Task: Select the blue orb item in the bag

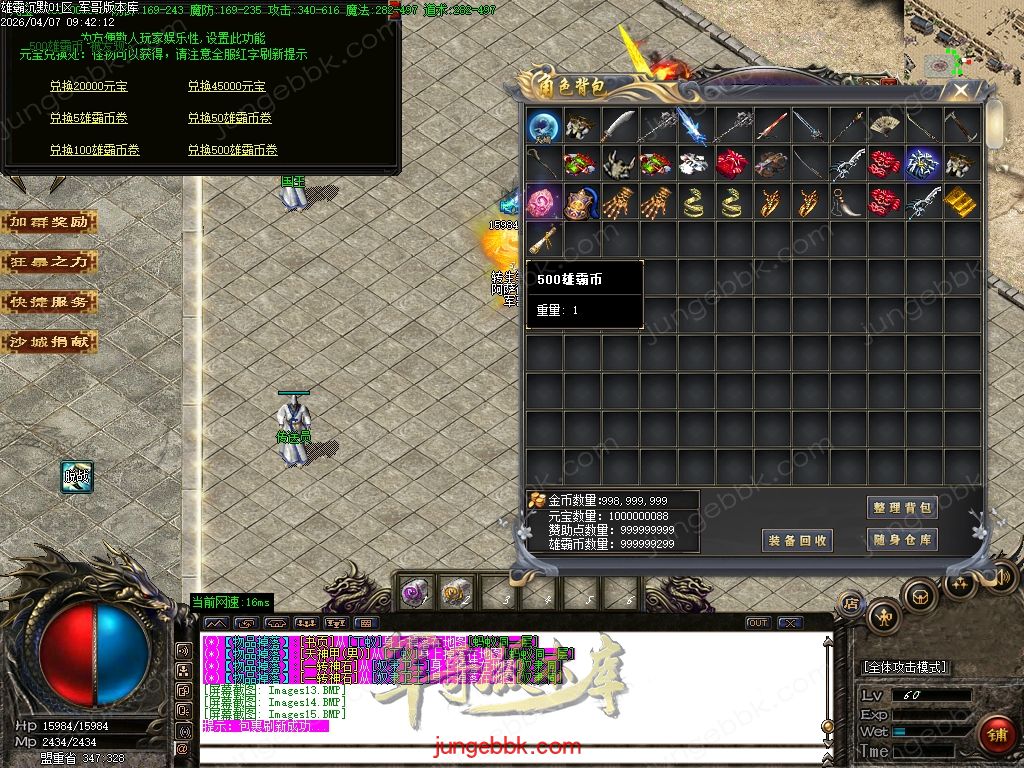Action: [x=543, y=126]
